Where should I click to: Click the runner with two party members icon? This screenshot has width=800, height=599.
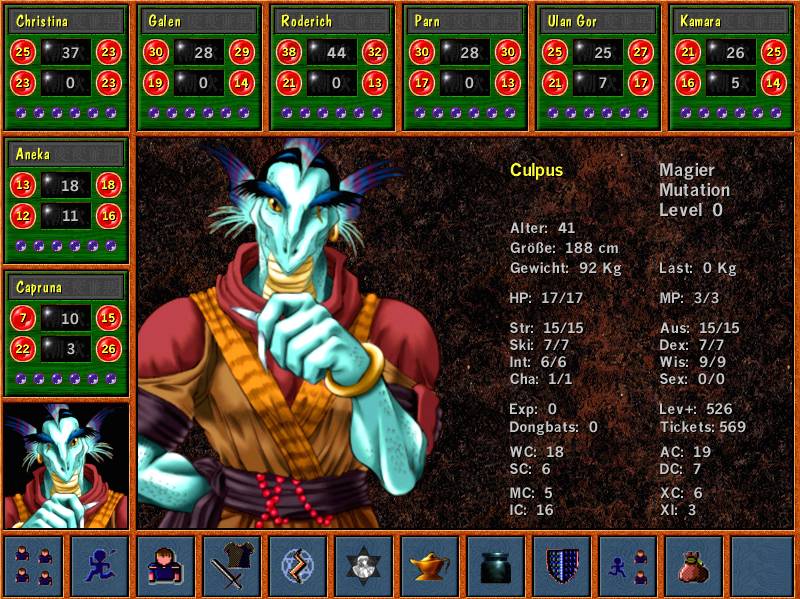click(x=628, y=566)
